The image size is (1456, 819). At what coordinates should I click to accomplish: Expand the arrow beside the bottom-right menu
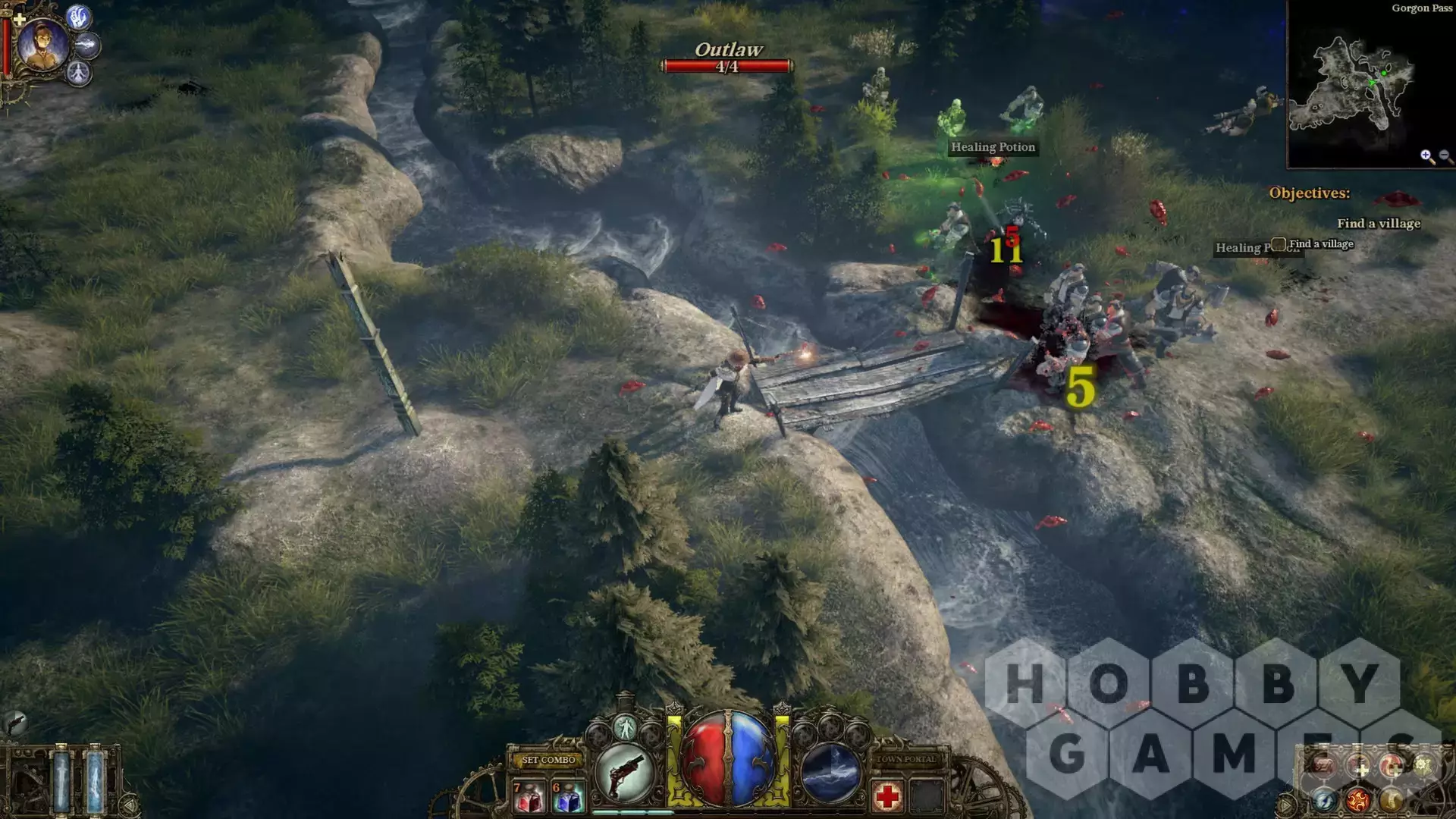pos(1285,804)
